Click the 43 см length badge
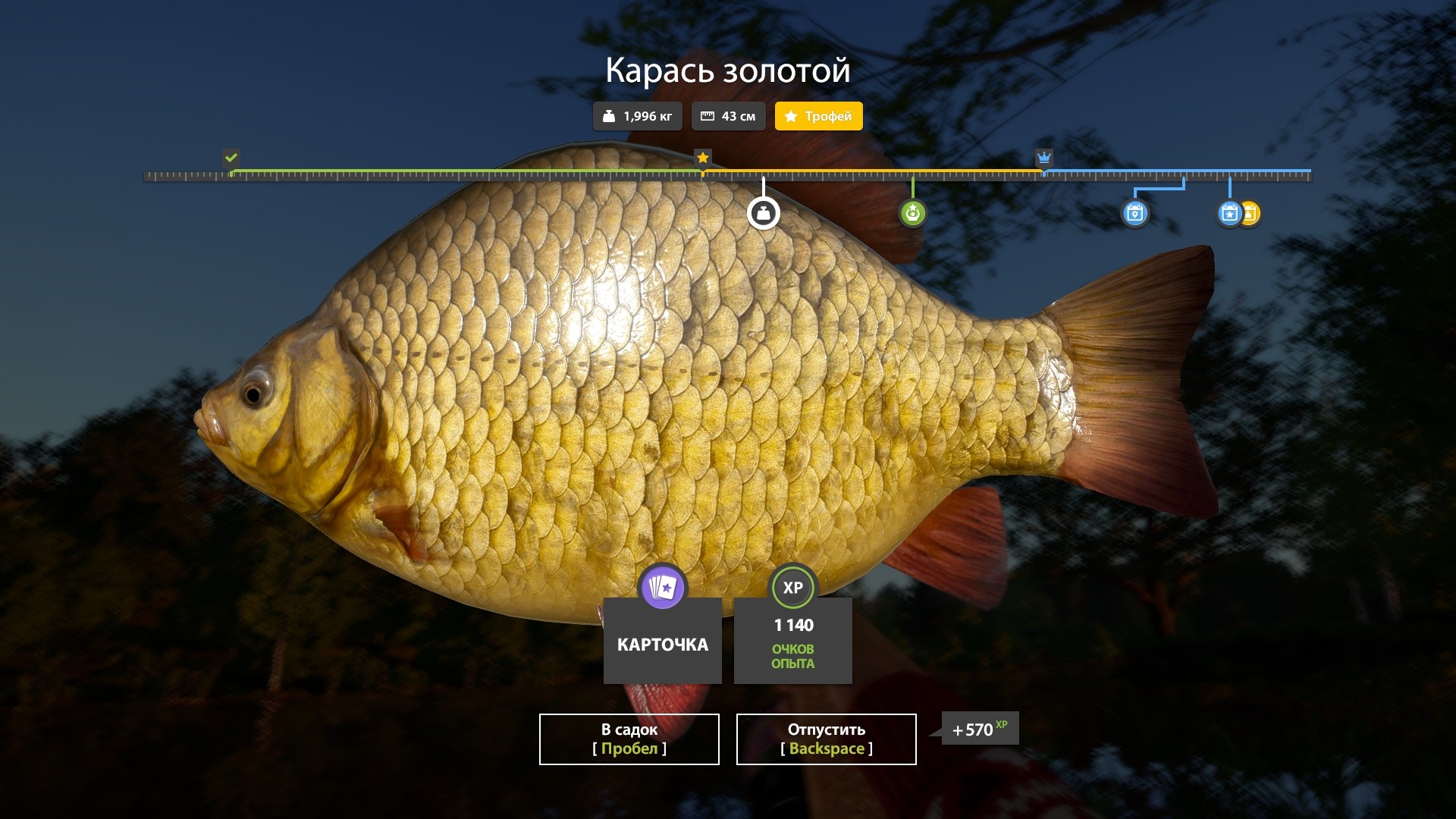This screenshot has width=1456, height=819. point(728,116)
